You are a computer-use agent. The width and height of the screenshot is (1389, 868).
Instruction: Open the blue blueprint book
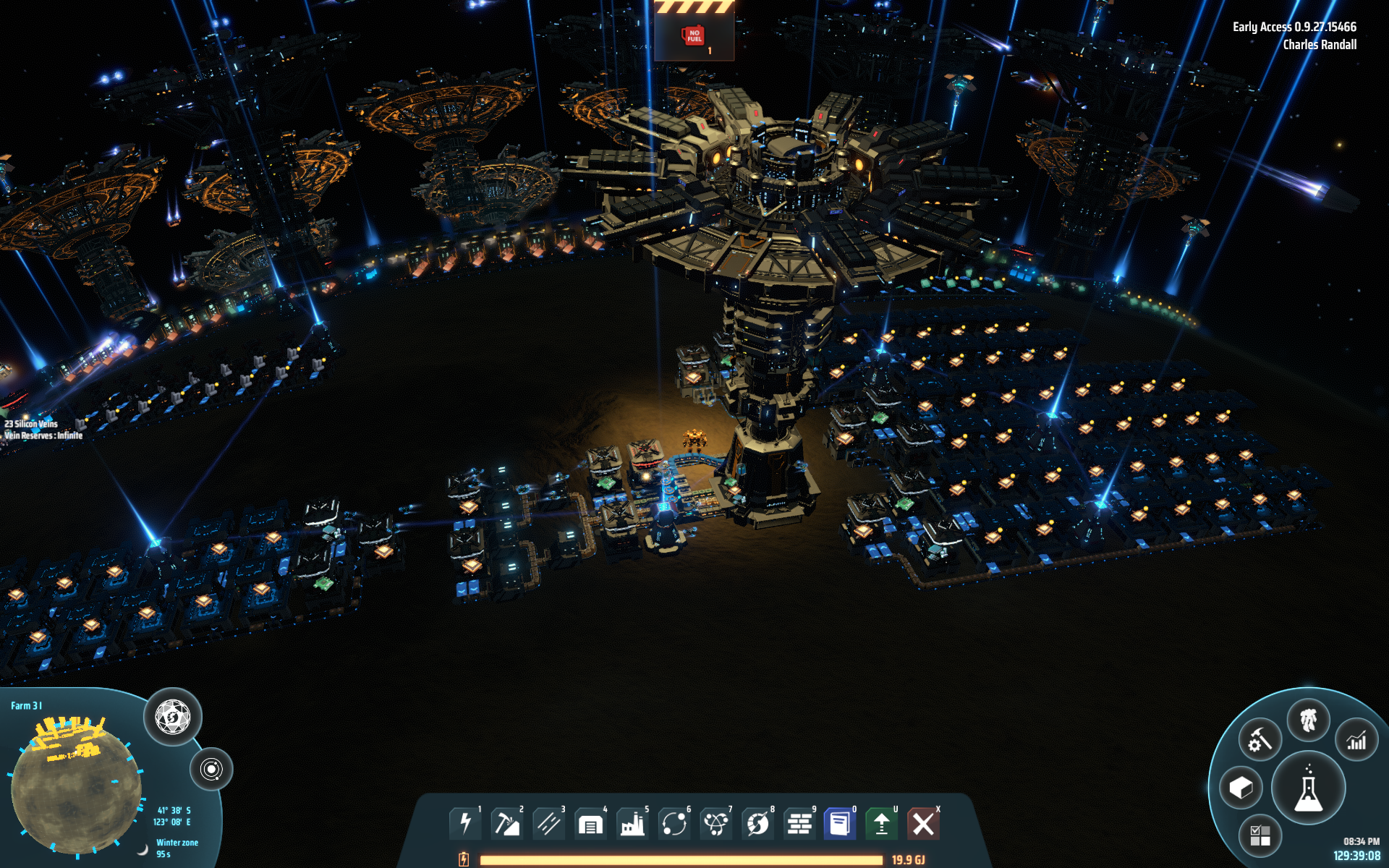pos(840,824)
